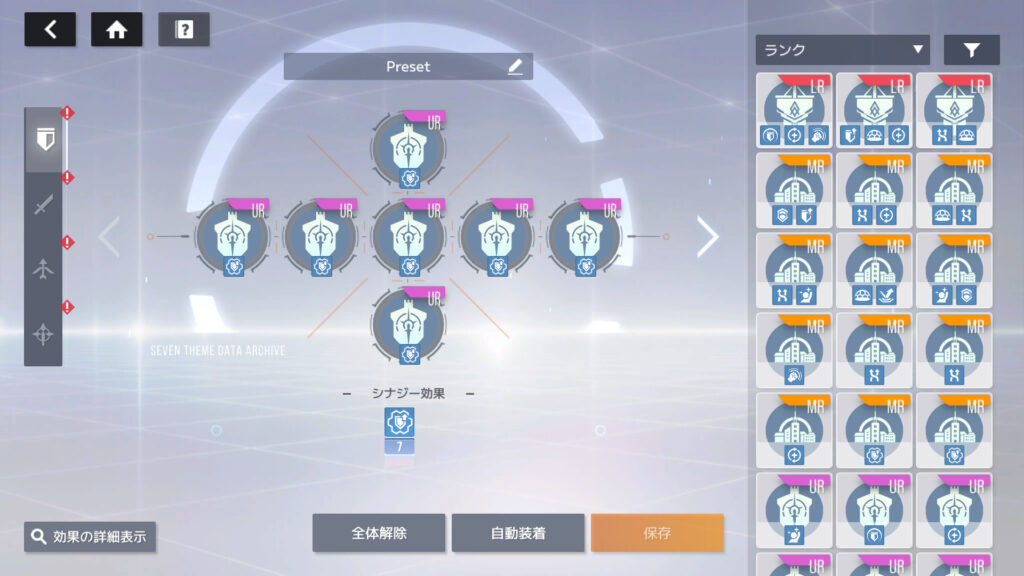This screenshot has height=576, width=1024.
Task: Switch to the sword category tab
Action: click(43, 206)
